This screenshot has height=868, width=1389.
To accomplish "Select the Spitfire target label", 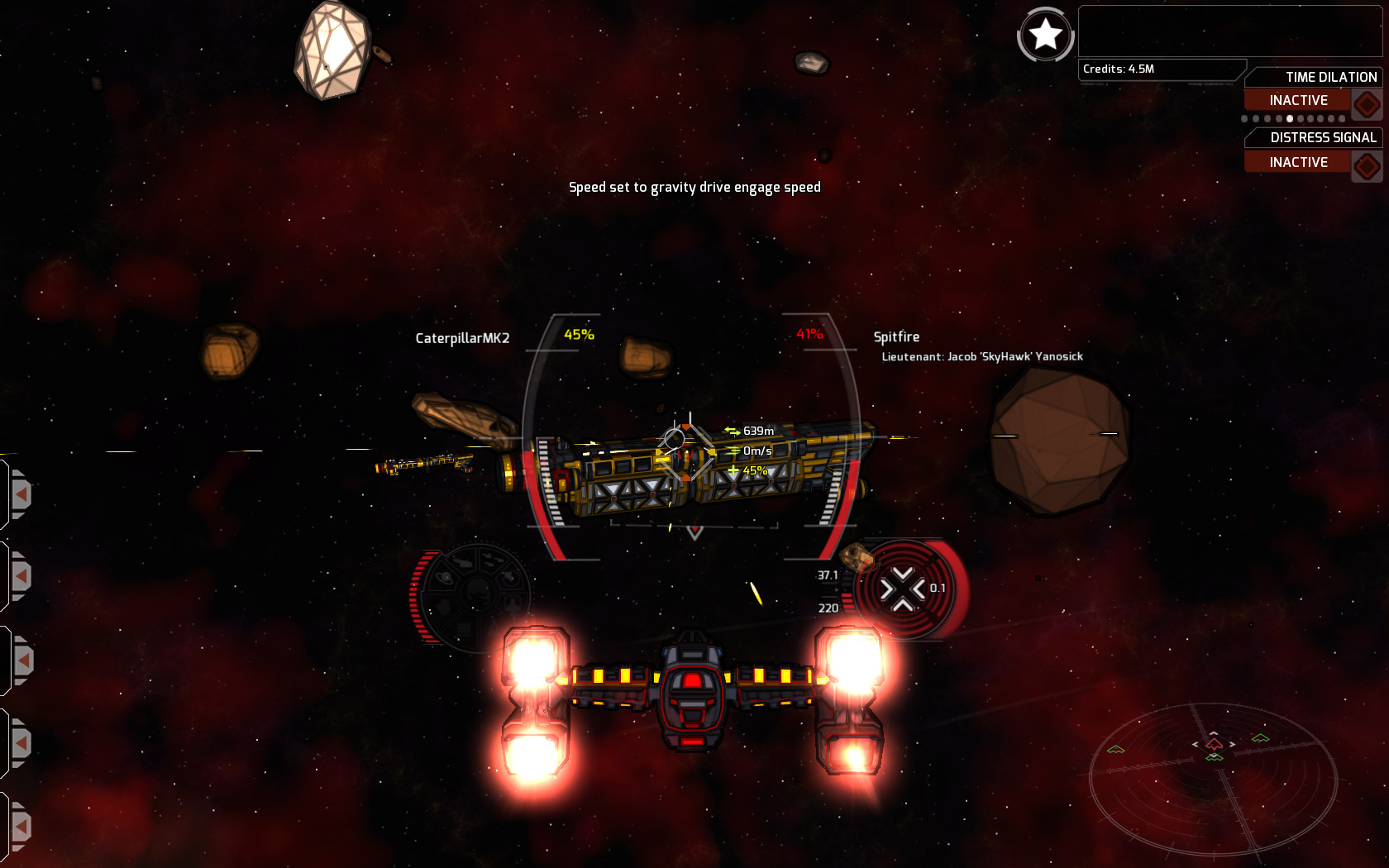I will (x=897, y=337).
